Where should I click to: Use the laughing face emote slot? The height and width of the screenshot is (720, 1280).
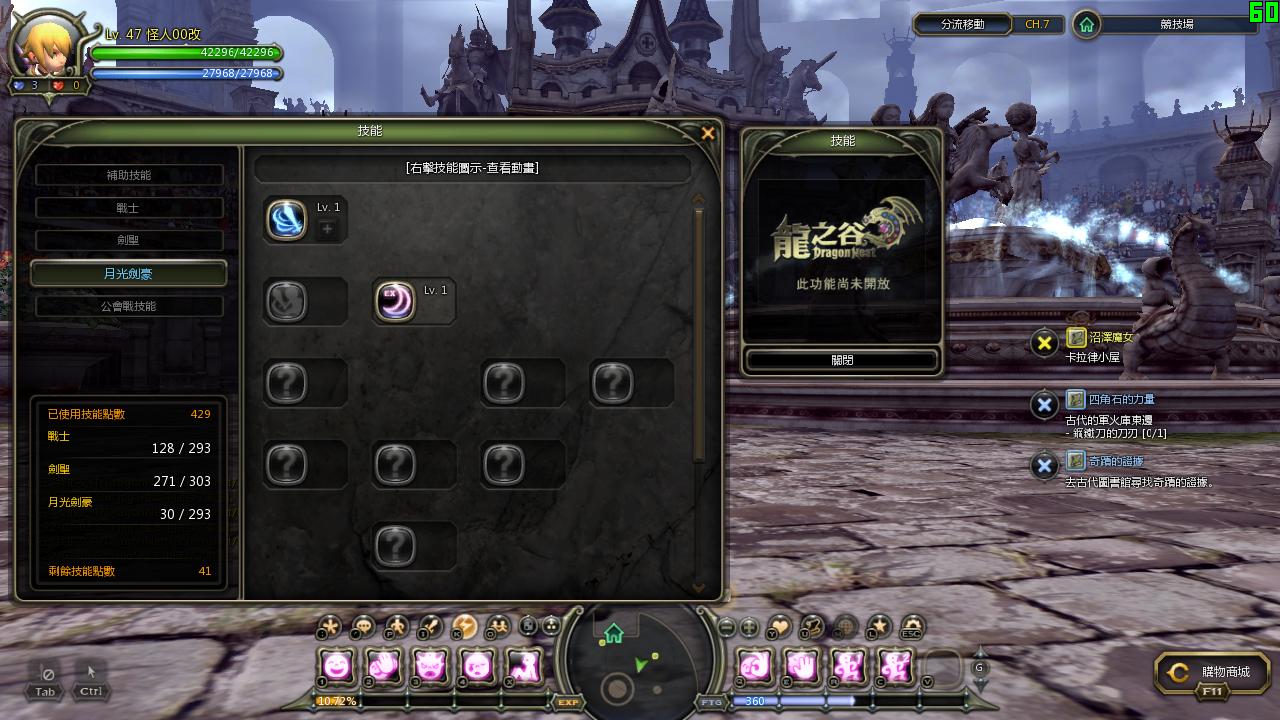point(337,665)
